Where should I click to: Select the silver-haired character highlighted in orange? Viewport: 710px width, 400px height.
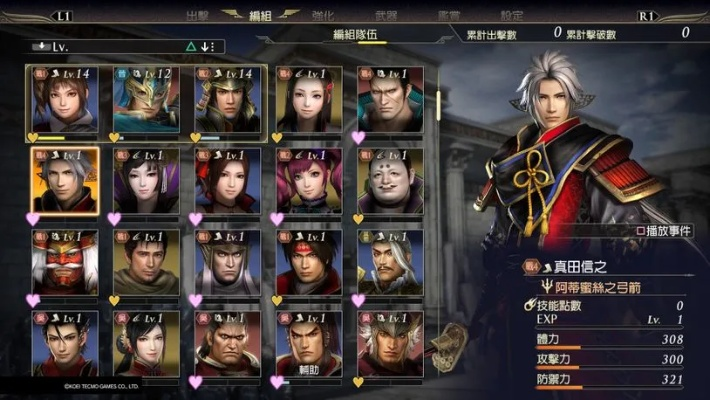[x=65, y=181]
